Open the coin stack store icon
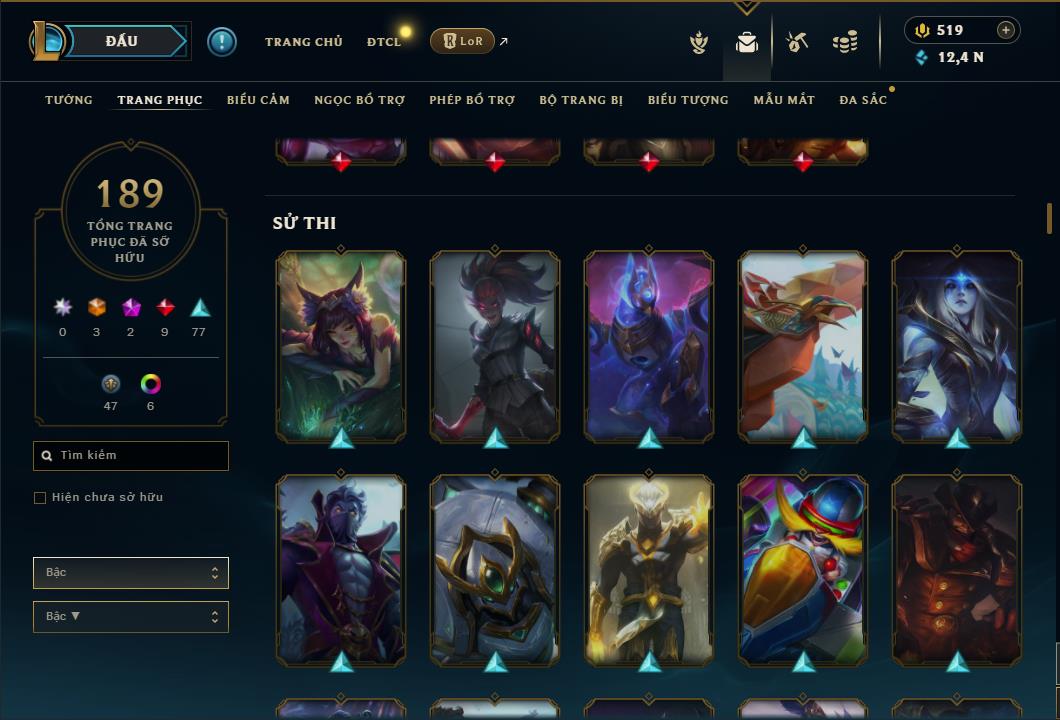The image size is (1060, 720). tap(845, 42)
